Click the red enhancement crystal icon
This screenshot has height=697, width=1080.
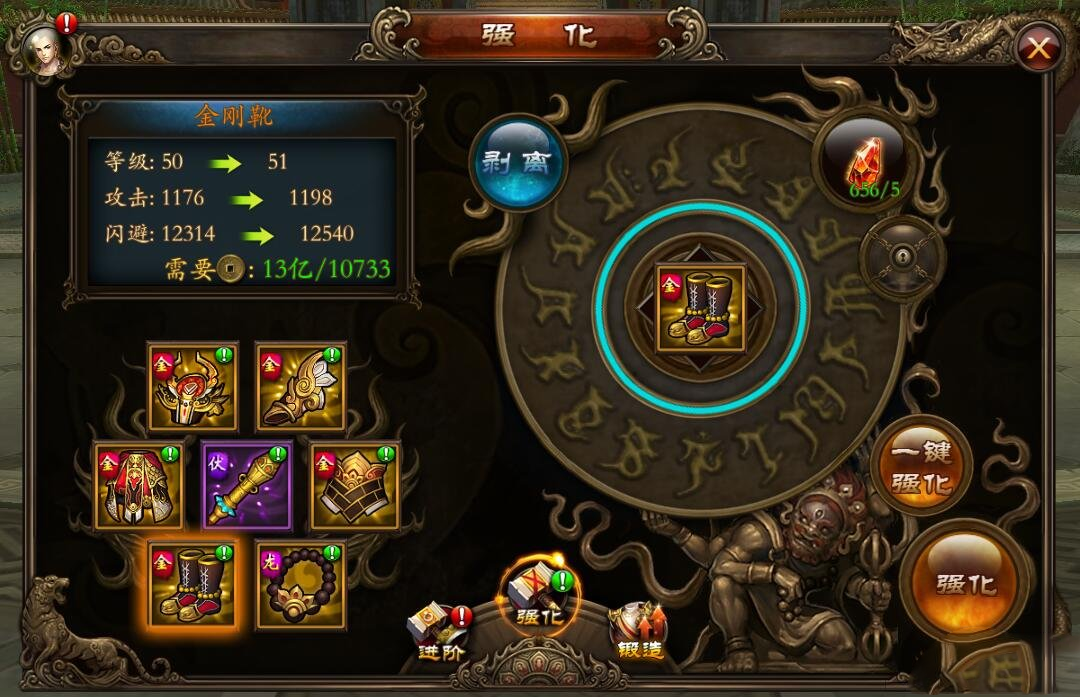coord(862,160)
